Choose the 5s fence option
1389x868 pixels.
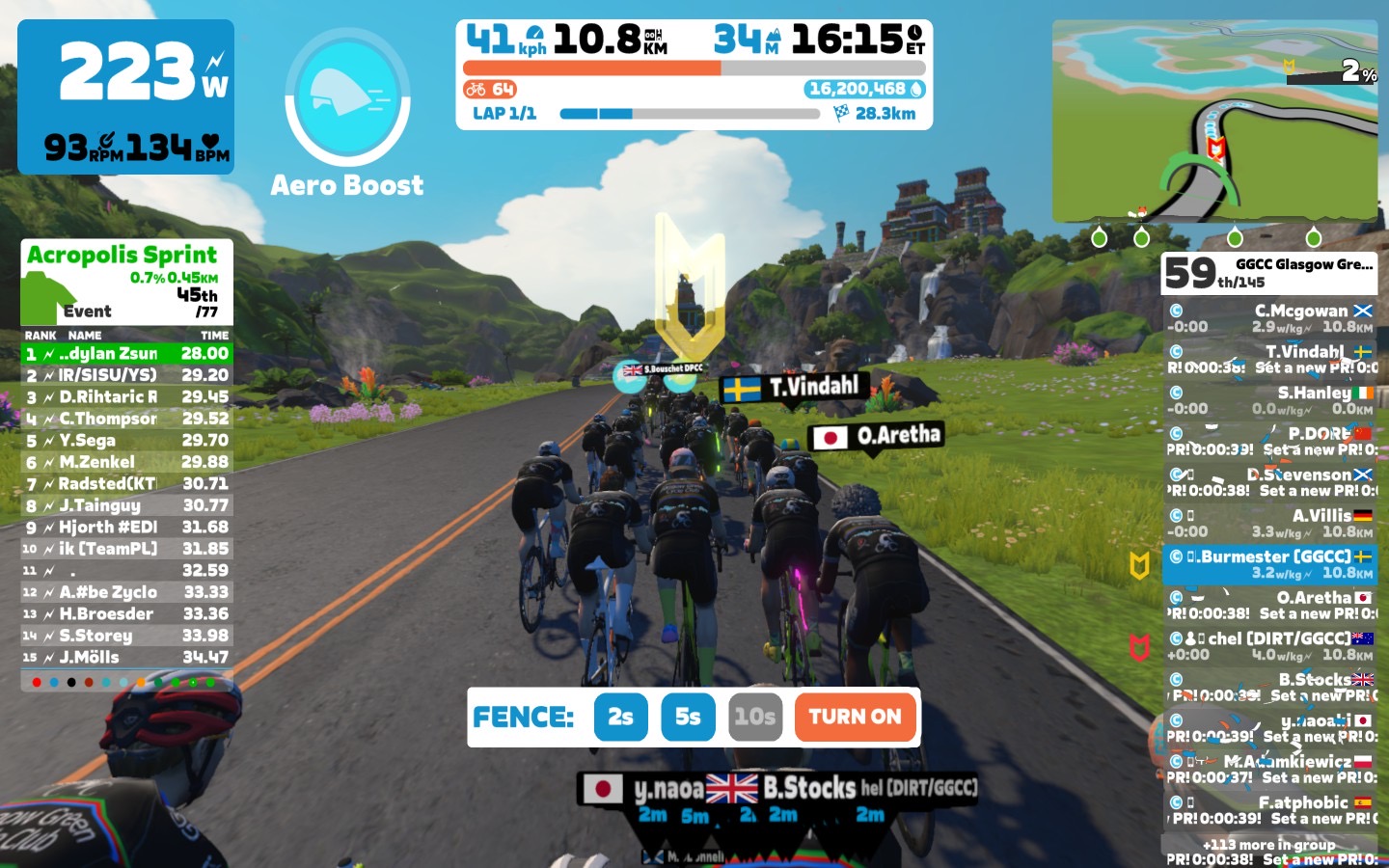tap(688, 718)
